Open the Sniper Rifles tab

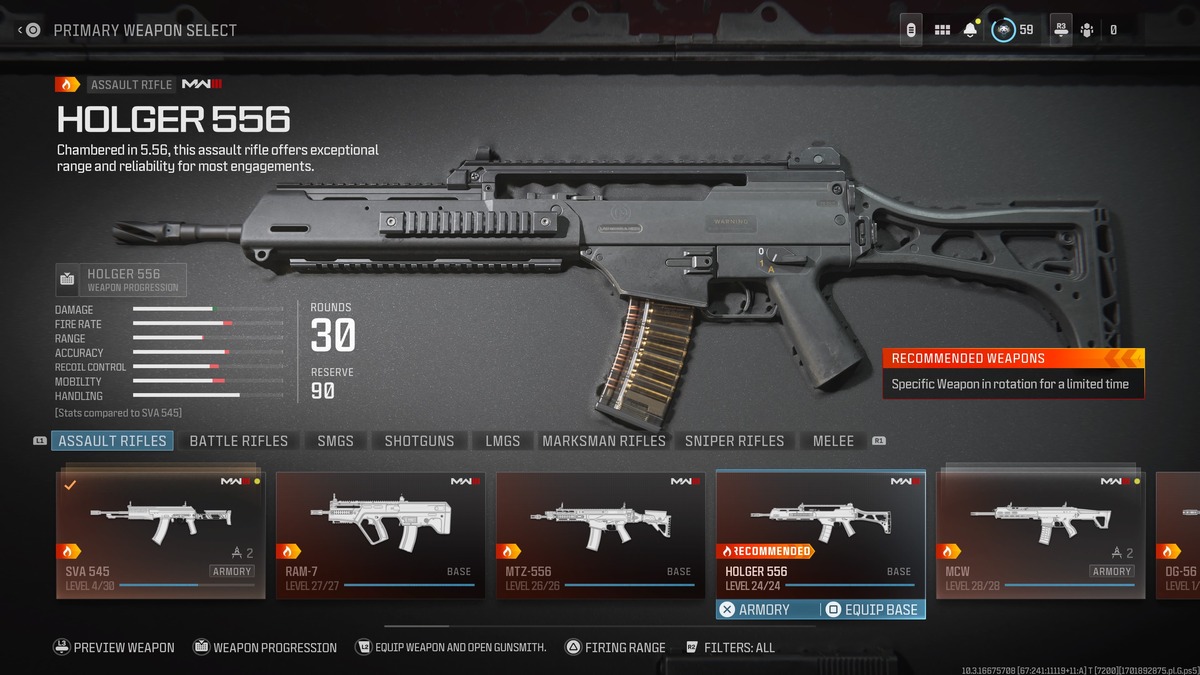734,441
